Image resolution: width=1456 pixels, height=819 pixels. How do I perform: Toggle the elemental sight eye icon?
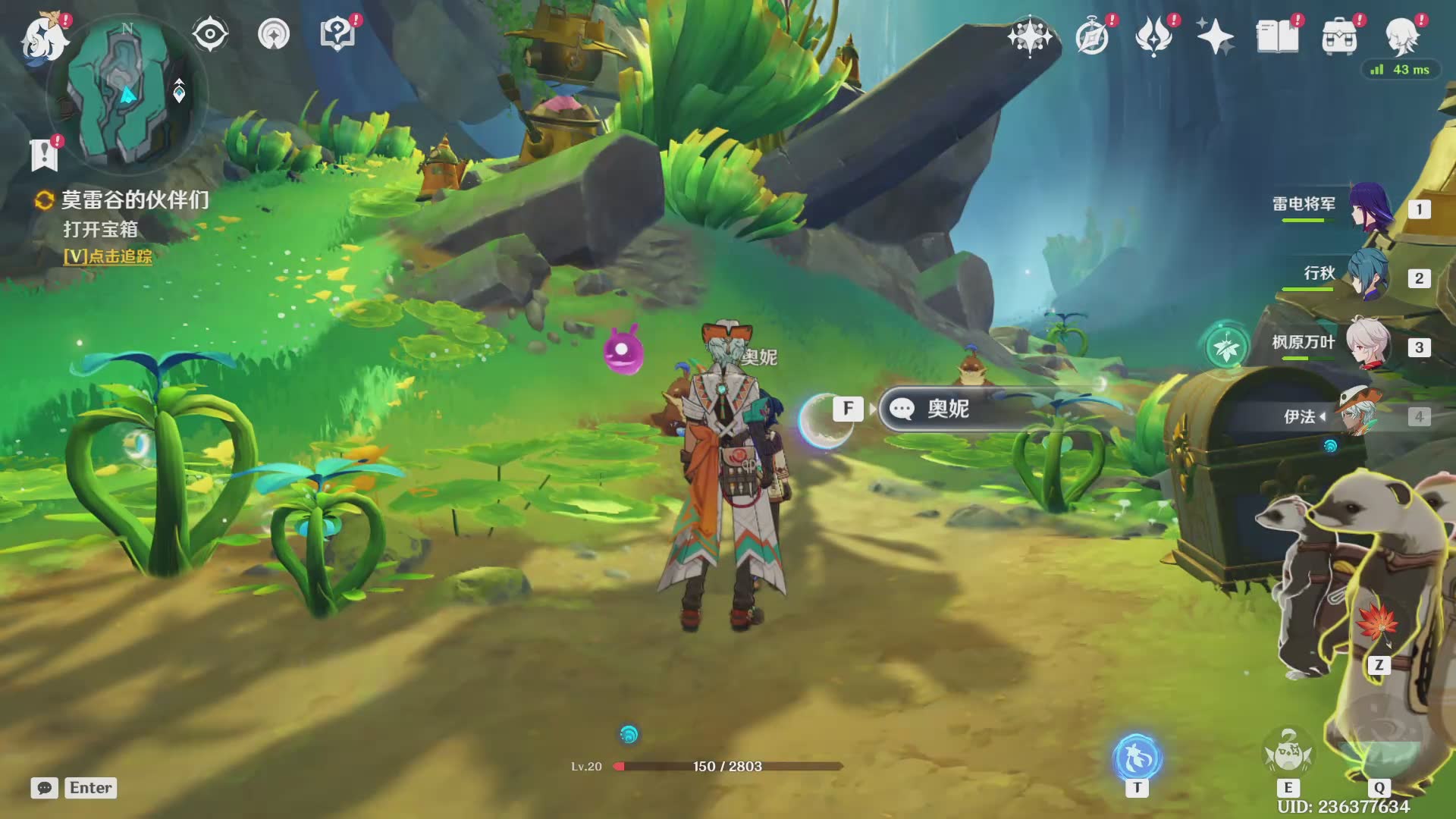click(210, 35)
